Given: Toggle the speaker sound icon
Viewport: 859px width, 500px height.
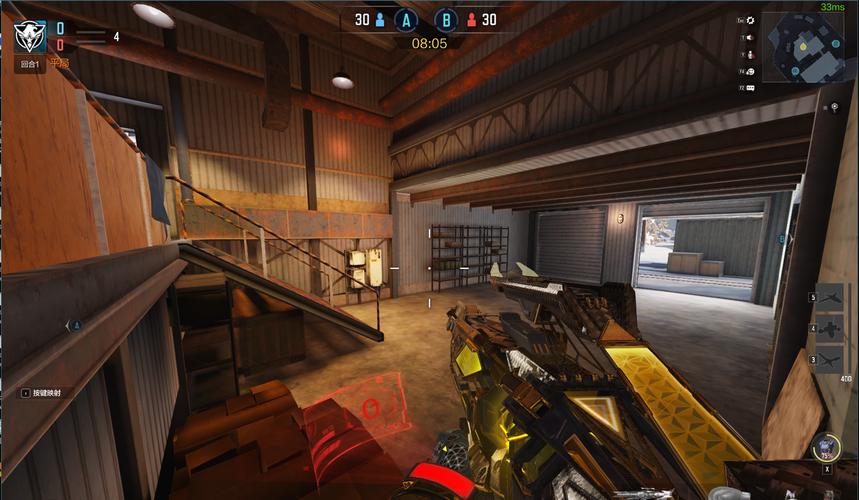Looking at the screenshot, I should 751,38.
